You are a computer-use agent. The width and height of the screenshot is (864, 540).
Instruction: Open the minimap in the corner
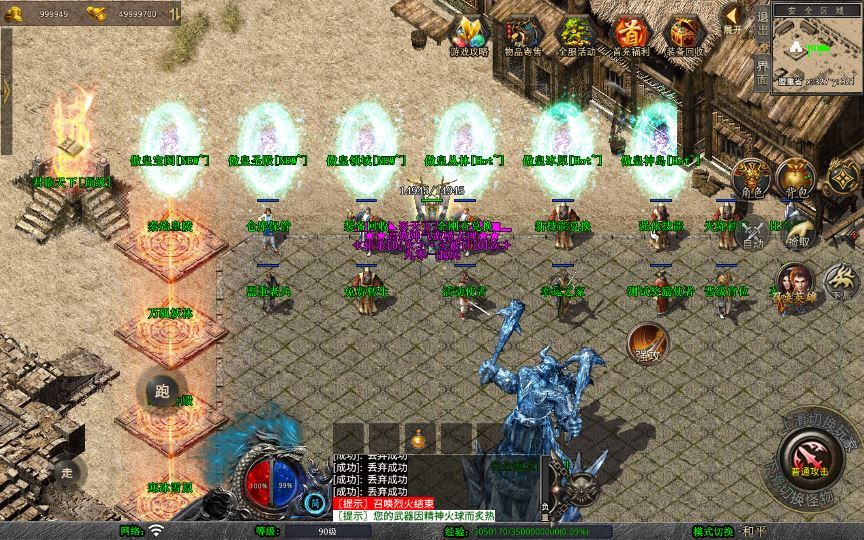point(817,51)
